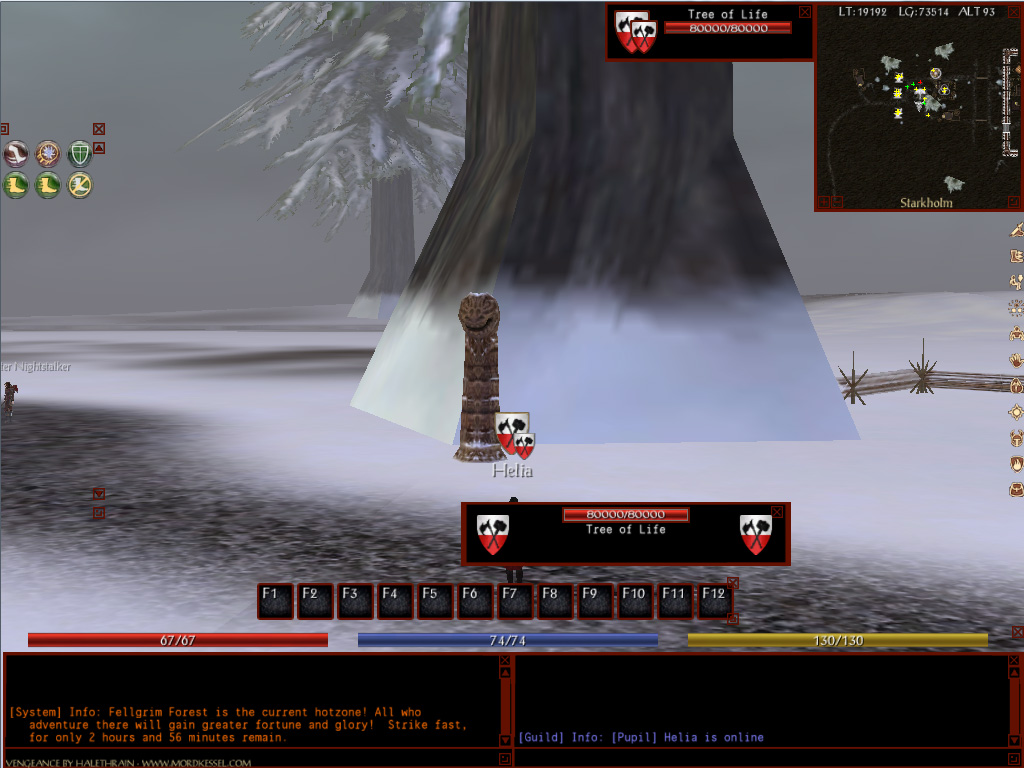The width and height of the screenshot is (1024, 768).
Task: Click the starburst spell effect icon
Action: click(47, 153)
